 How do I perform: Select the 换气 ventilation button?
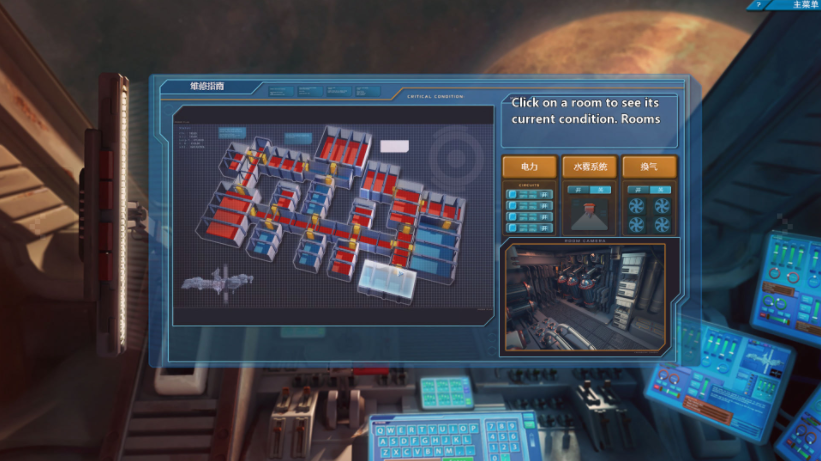click(649, 166)
